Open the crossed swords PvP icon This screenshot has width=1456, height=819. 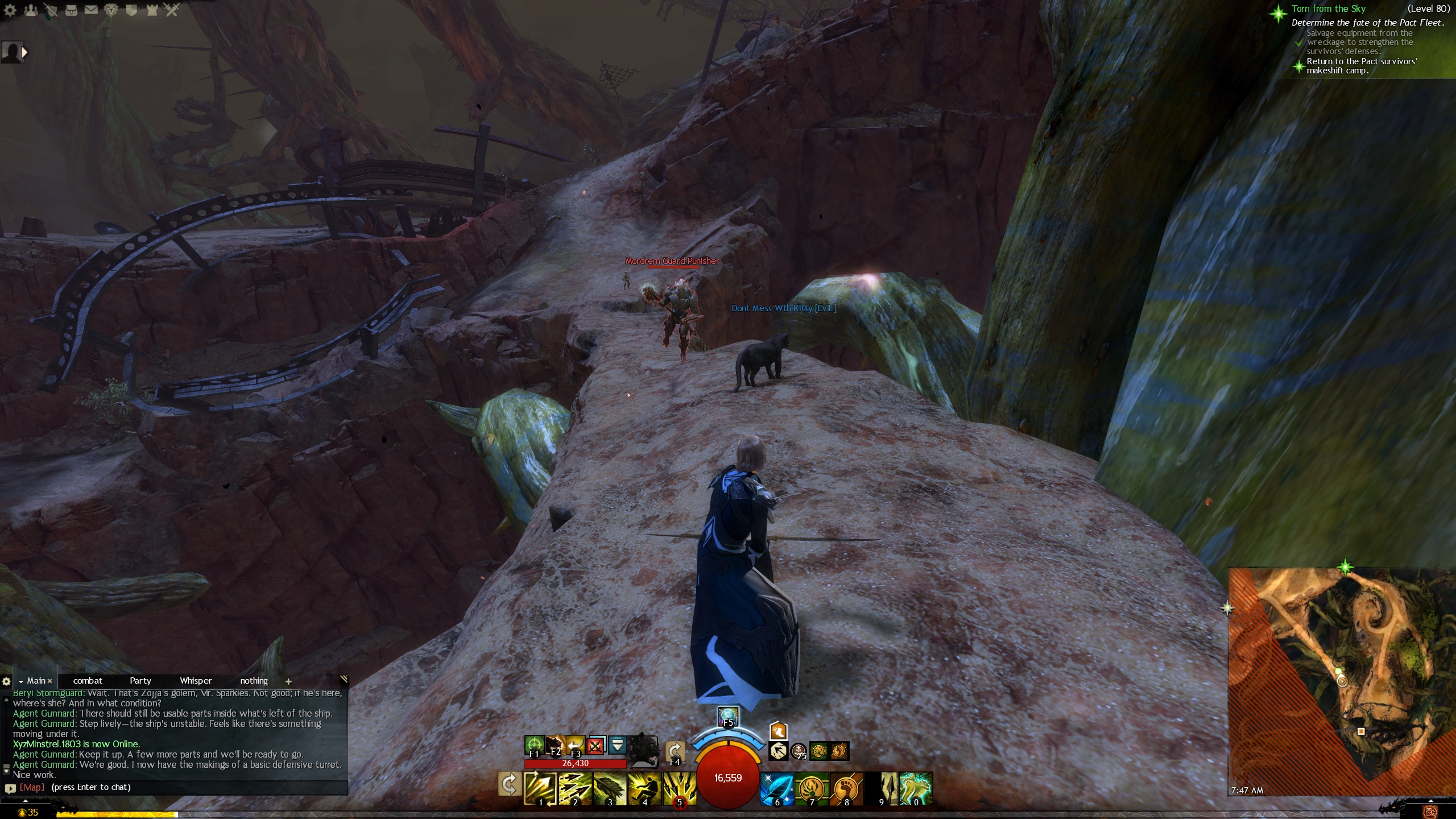(172, 10)
